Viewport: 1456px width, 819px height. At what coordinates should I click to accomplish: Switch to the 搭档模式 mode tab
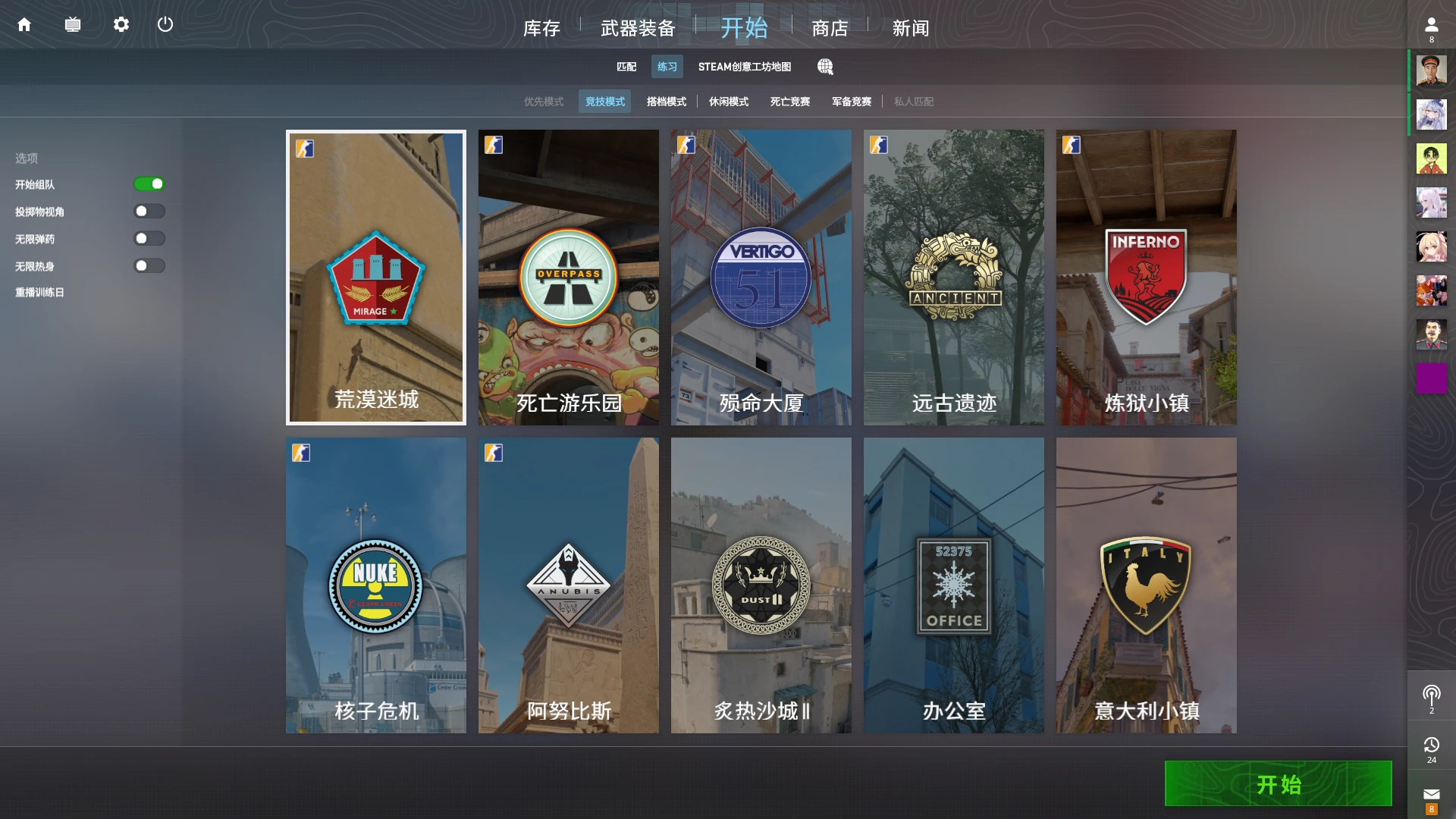pyautogui.click(x=666, y=101)
